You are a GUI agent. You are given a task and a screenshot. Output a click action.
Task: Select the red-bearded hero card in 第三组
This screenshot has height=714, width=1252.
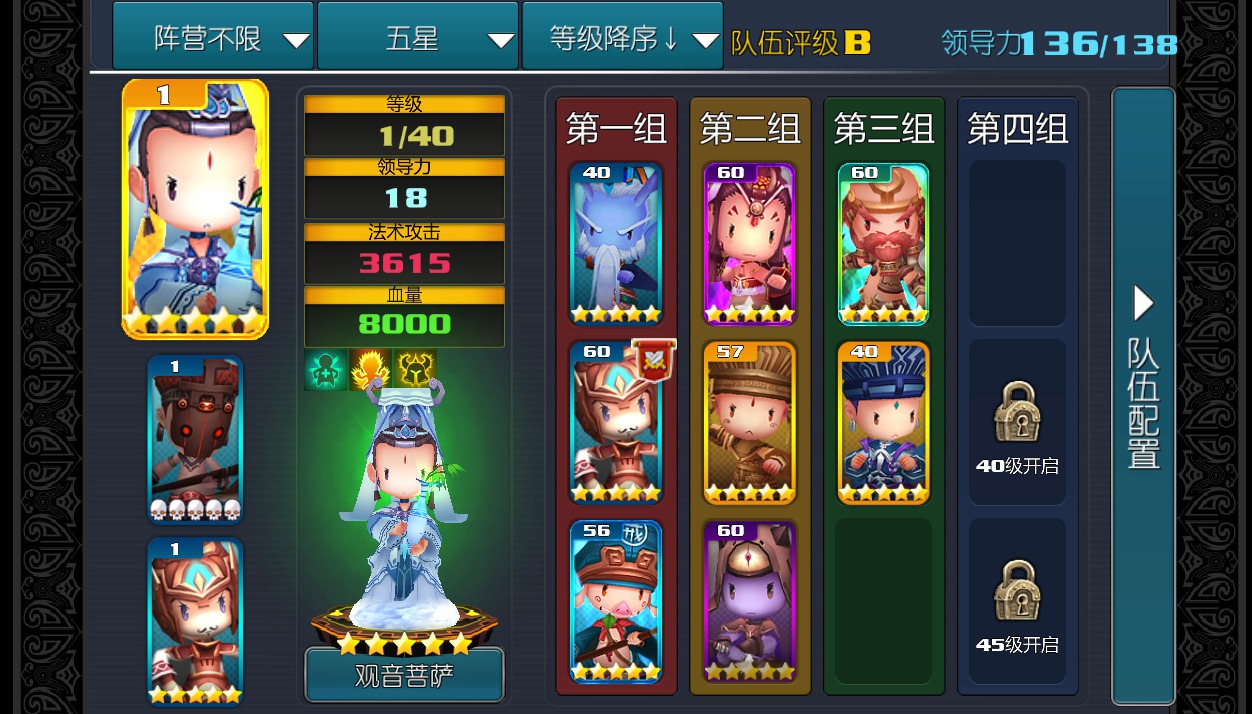[884, 244]
